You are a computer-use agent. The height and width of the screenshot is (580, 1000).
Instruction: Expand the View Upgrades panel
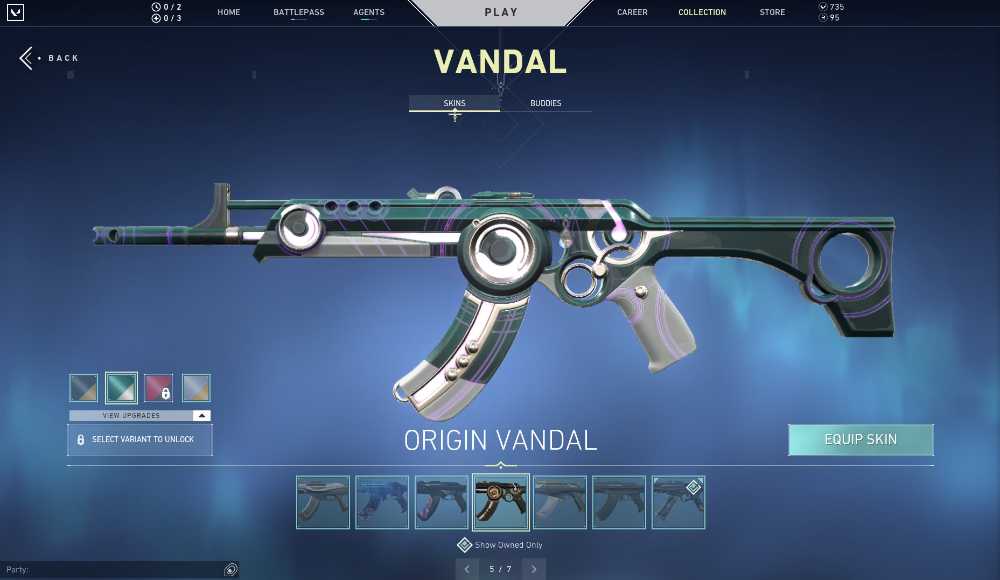(140, 415)
